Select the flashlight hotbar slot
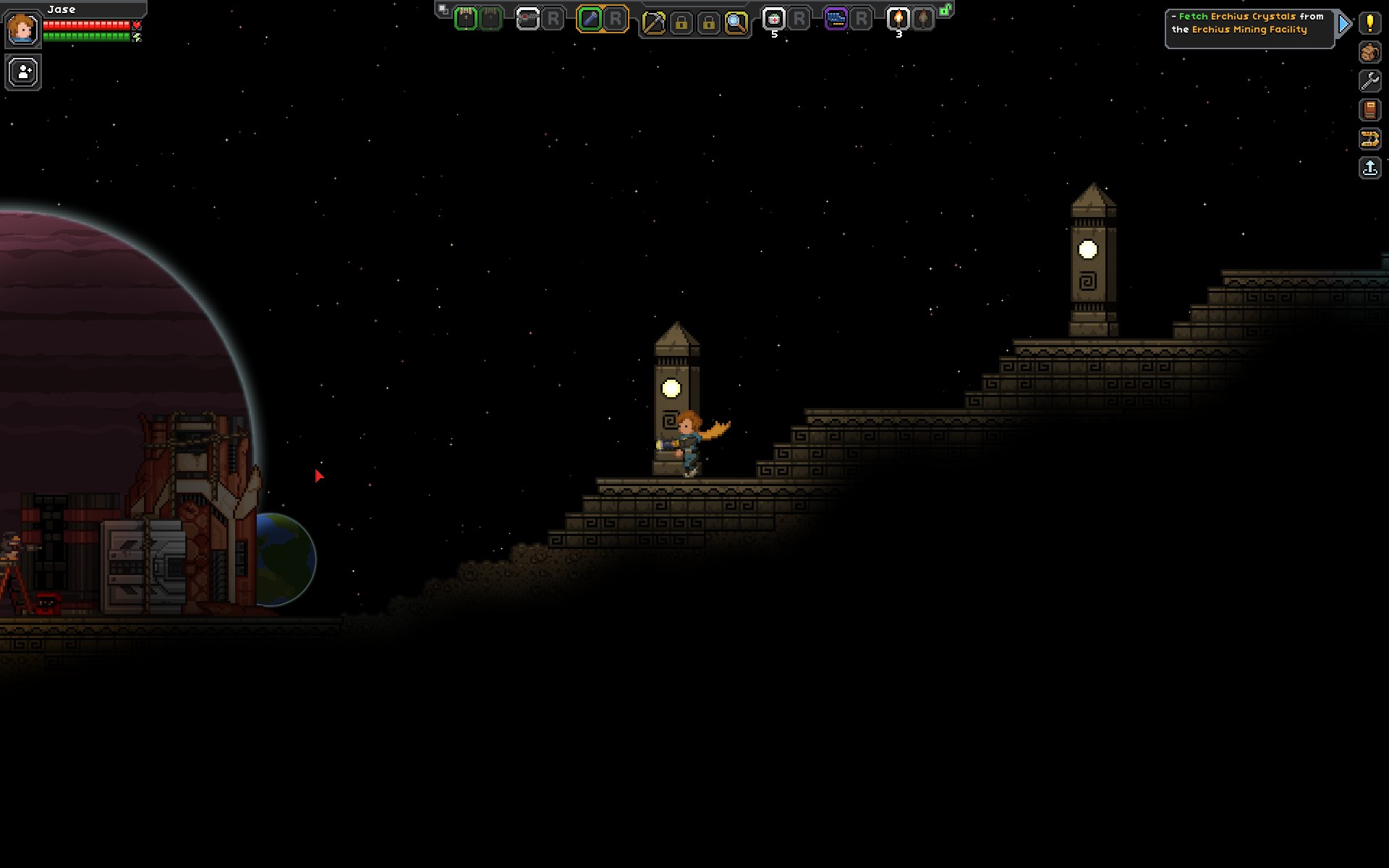Image resolution: width=1389 pixels, height=868 pixels. click(590, 20)
